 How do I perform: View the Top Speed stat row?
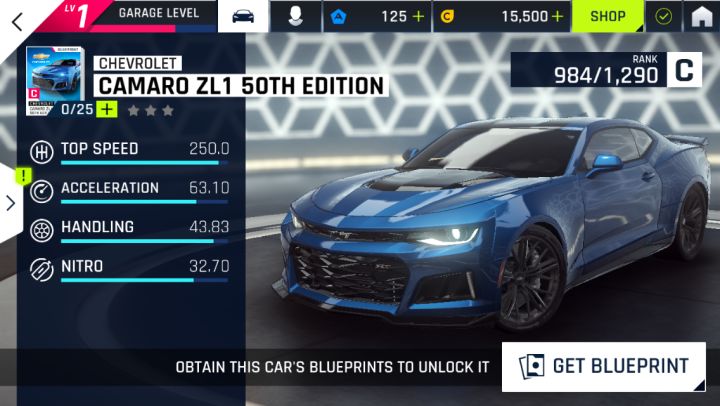point(144,151)
